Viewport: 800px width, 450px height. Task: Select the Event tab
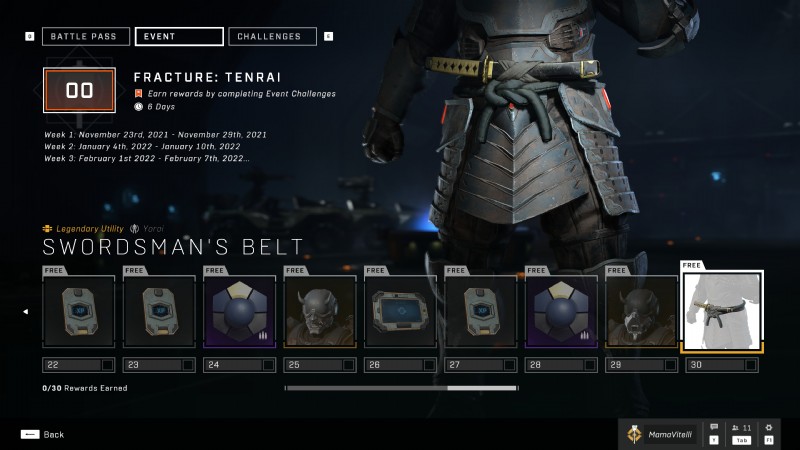click(x=178, y=37)
